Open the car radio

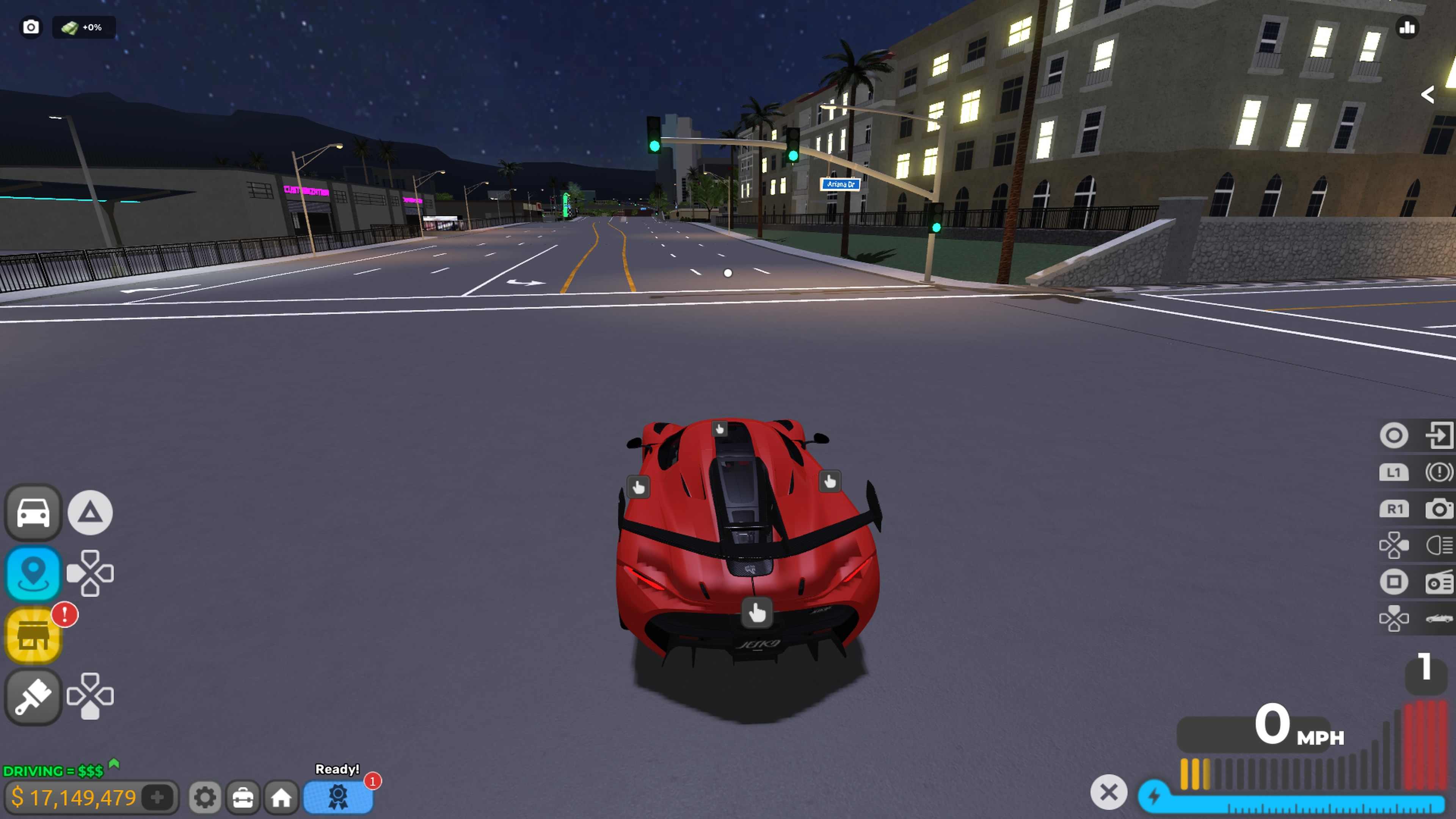(x=1439, y=582)
